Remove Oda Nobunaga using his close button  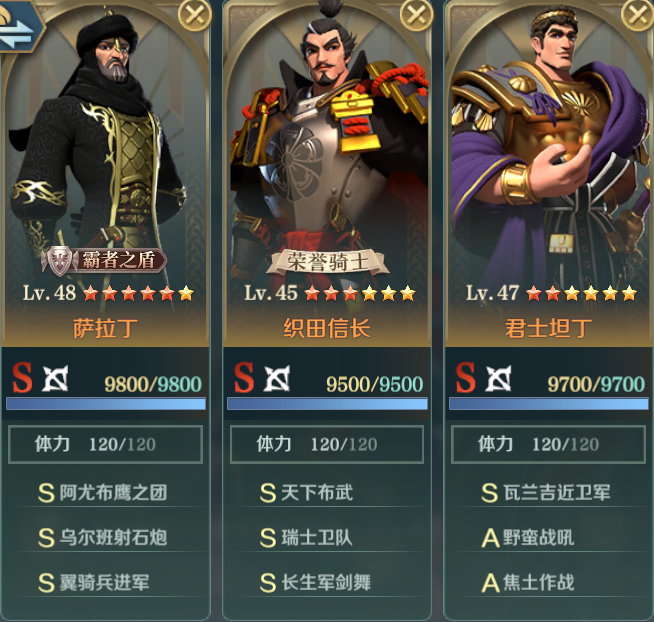[x=416, y=14]
